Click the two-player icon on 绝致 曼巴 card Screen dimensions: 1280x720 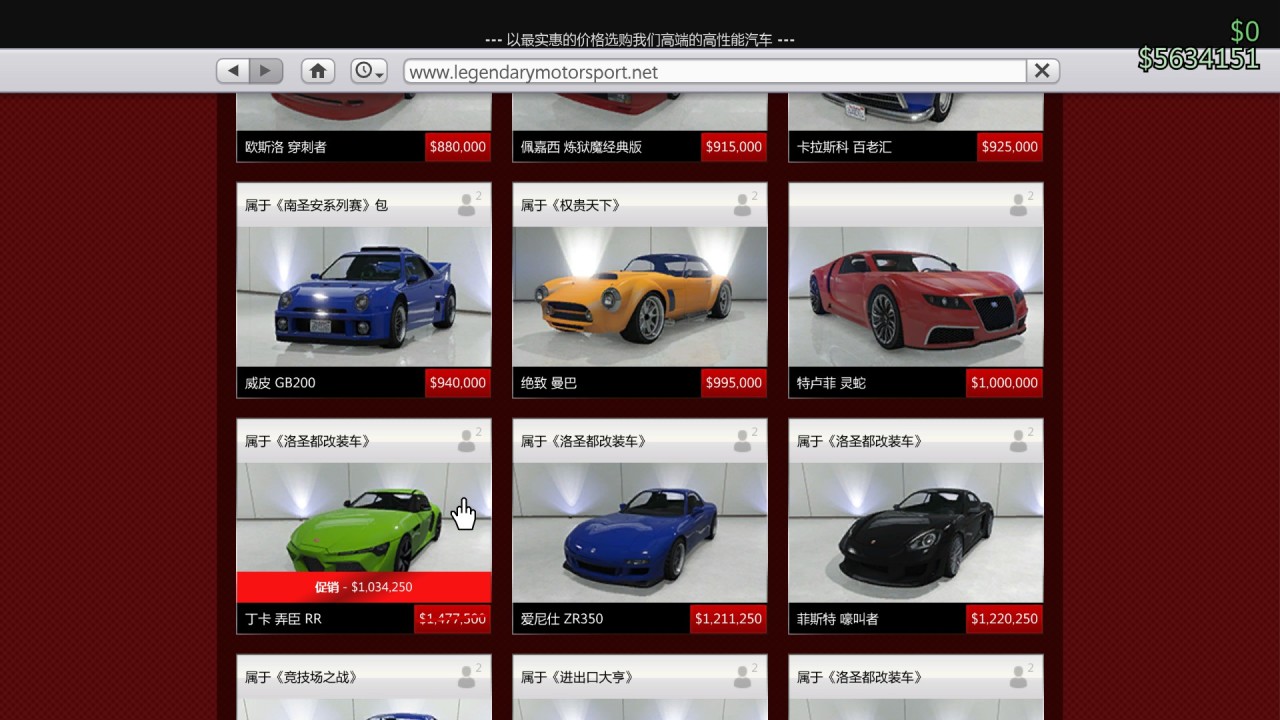point(742,204)
